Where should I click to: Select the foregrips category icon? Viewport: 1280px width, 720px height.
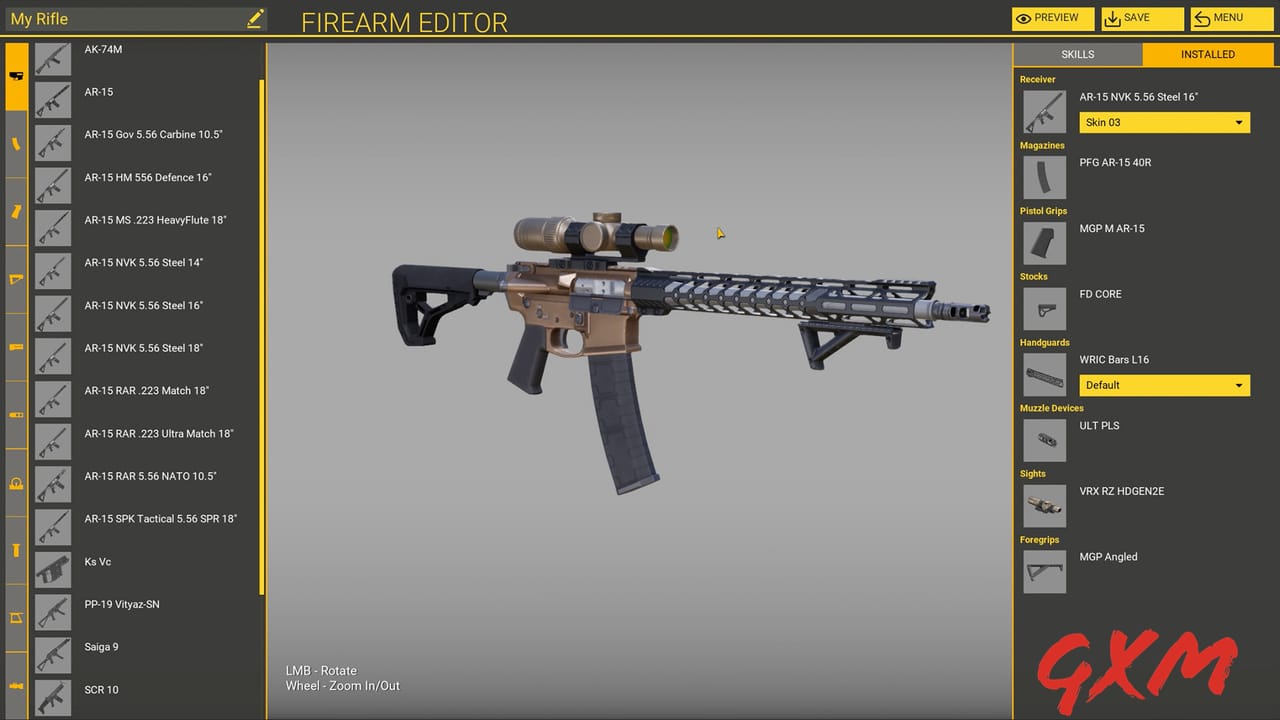(x=15, y=550)
